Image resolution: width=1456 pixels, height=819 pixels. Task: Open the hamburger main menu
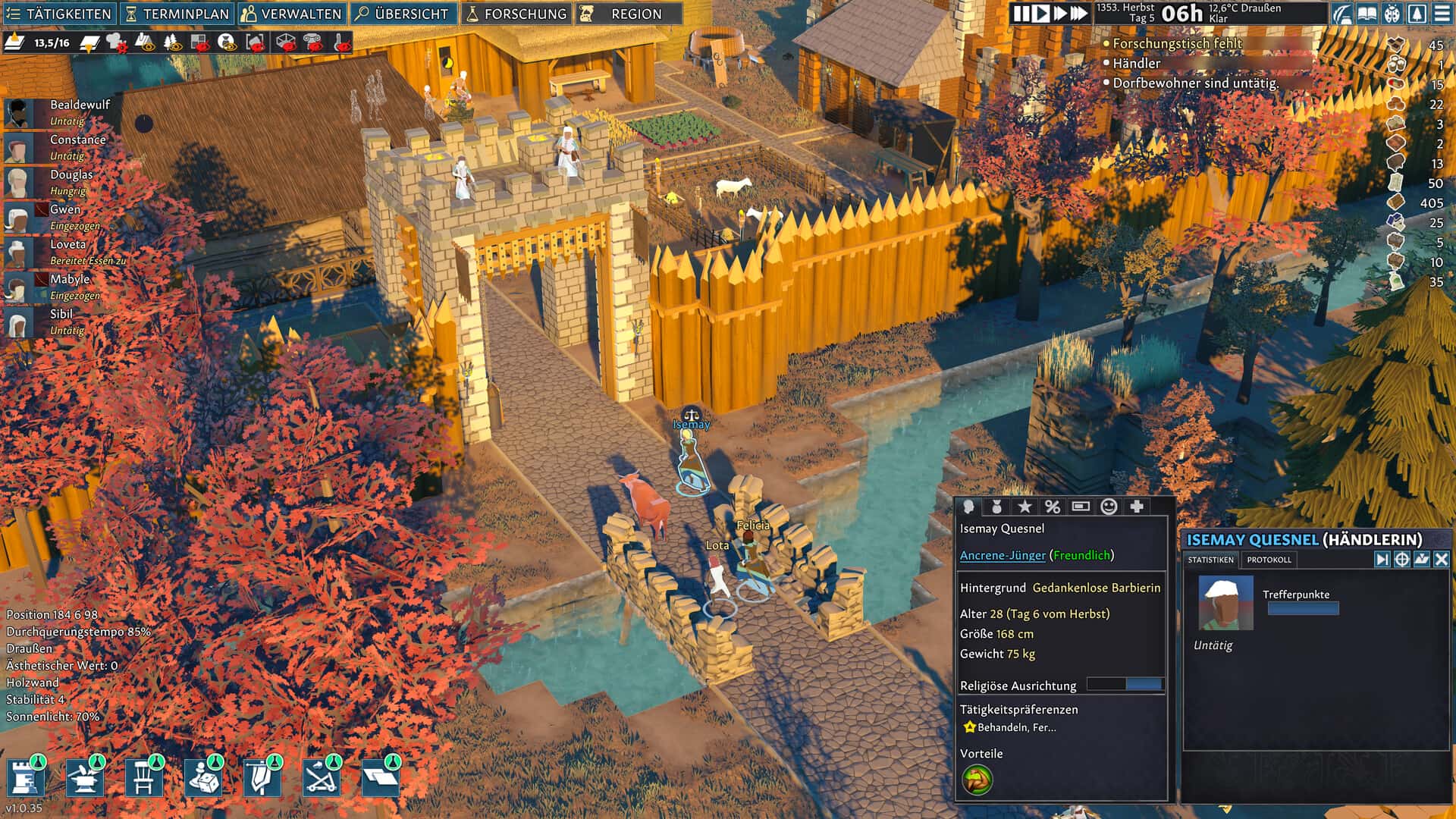pos(1442,14)
